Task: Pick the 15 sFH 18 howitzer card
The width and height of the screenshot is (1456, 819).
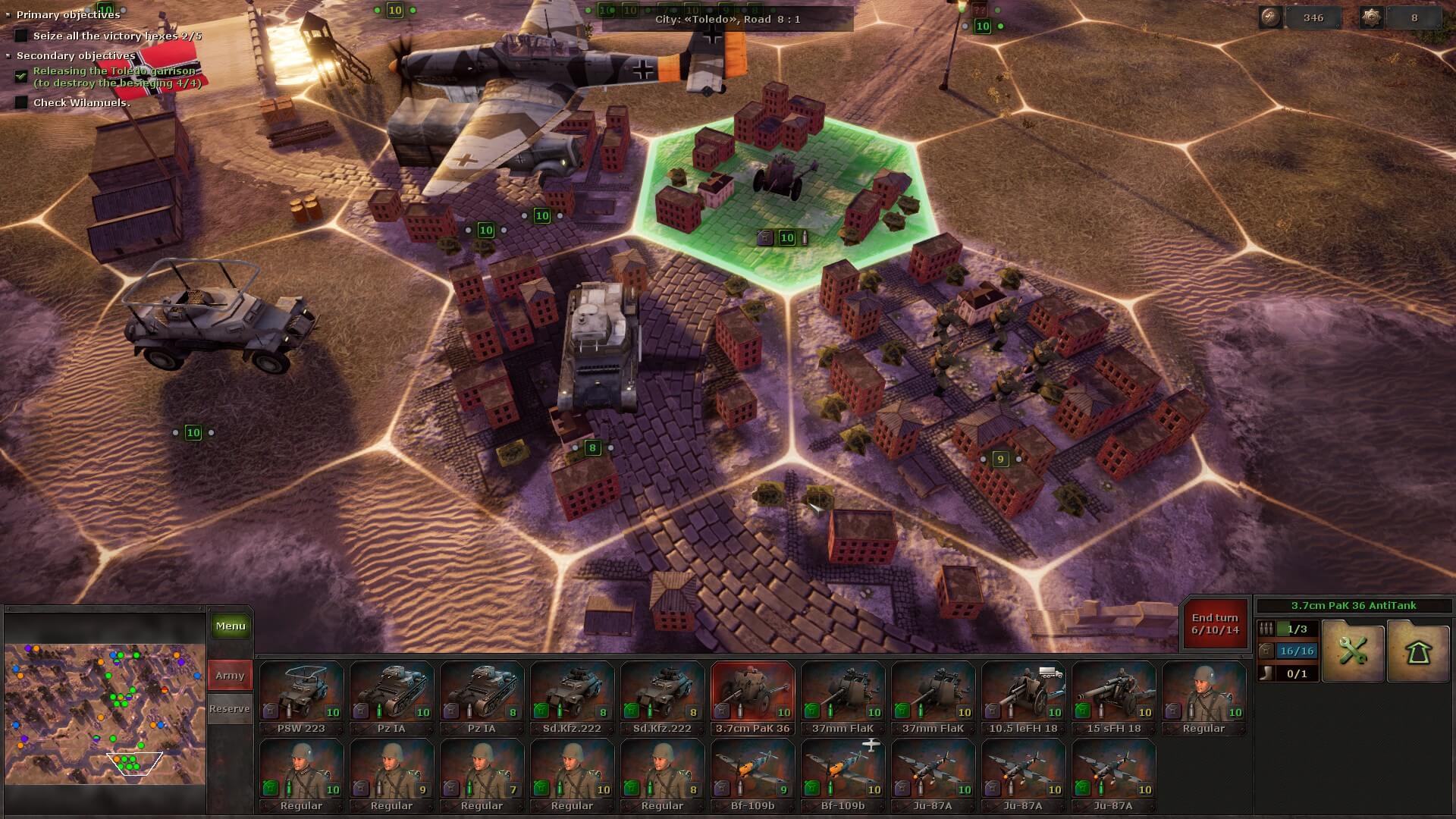Action: (x=1113, y=698)
